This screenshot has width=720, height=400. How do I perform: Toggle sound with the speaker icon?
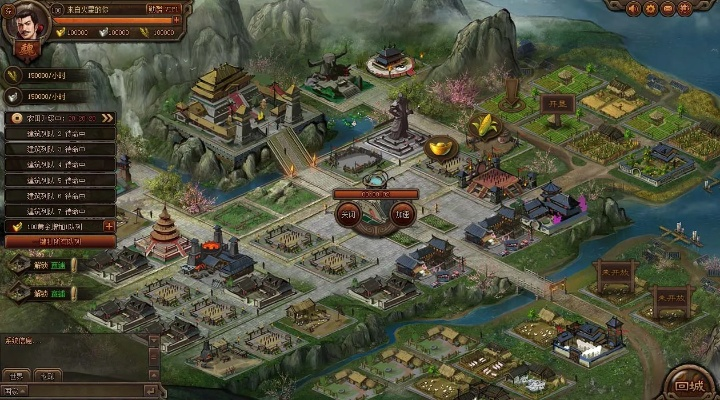(633, 9)
